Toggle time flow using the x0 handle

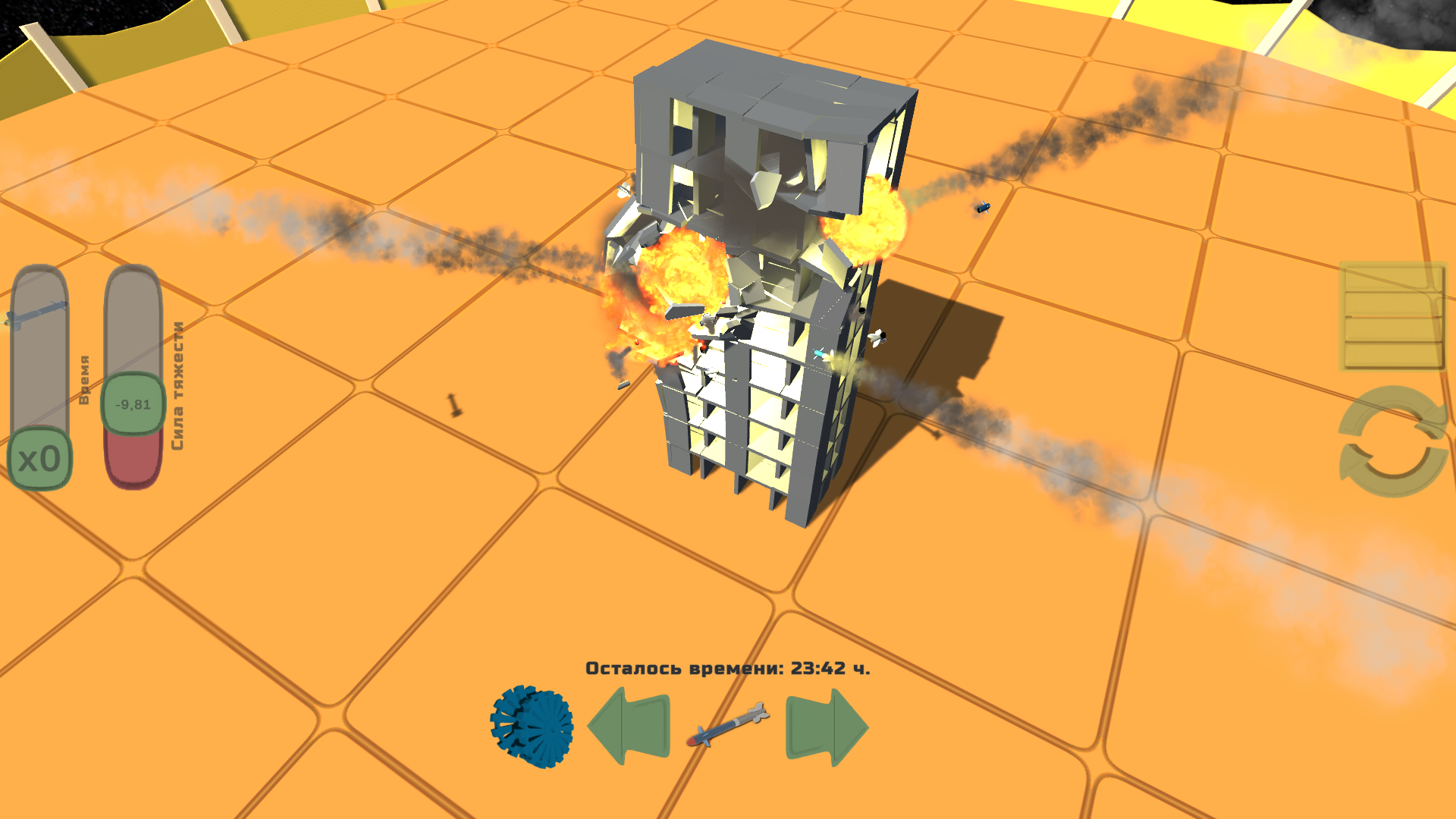(40, 457)
